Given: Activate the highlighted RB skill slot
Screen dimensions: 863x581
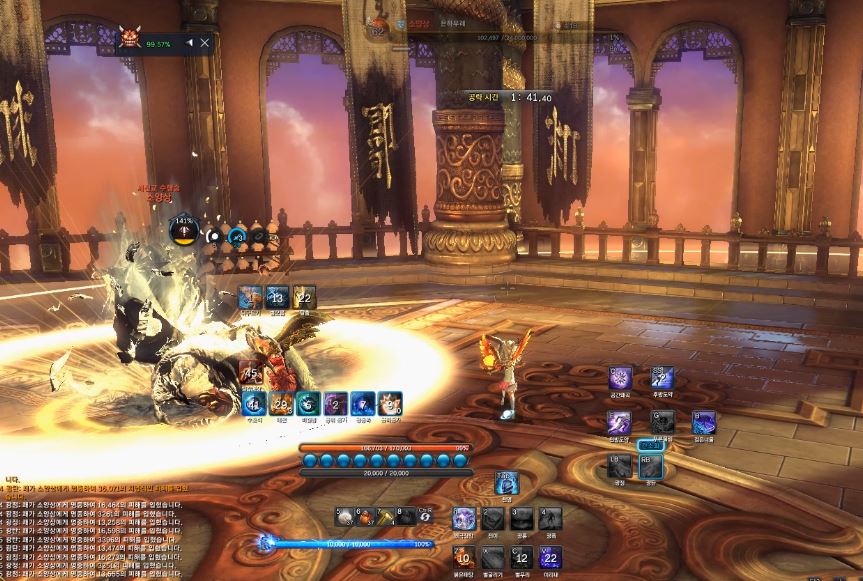Looking at the screenshot, I should [651, 467].
